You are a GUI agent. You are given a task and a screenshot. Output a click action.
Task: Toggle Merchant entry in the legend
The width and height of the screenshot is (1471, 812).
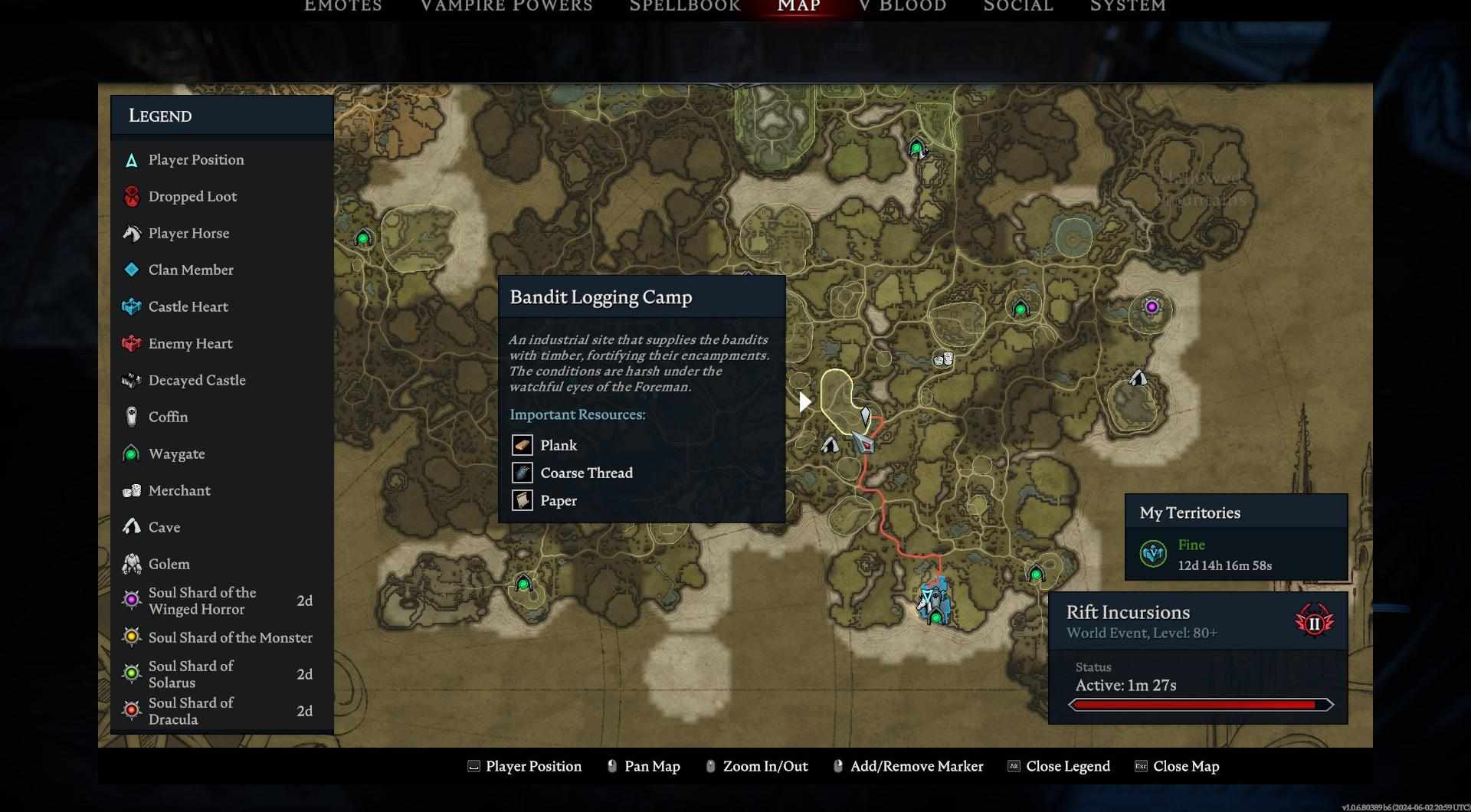179,490
